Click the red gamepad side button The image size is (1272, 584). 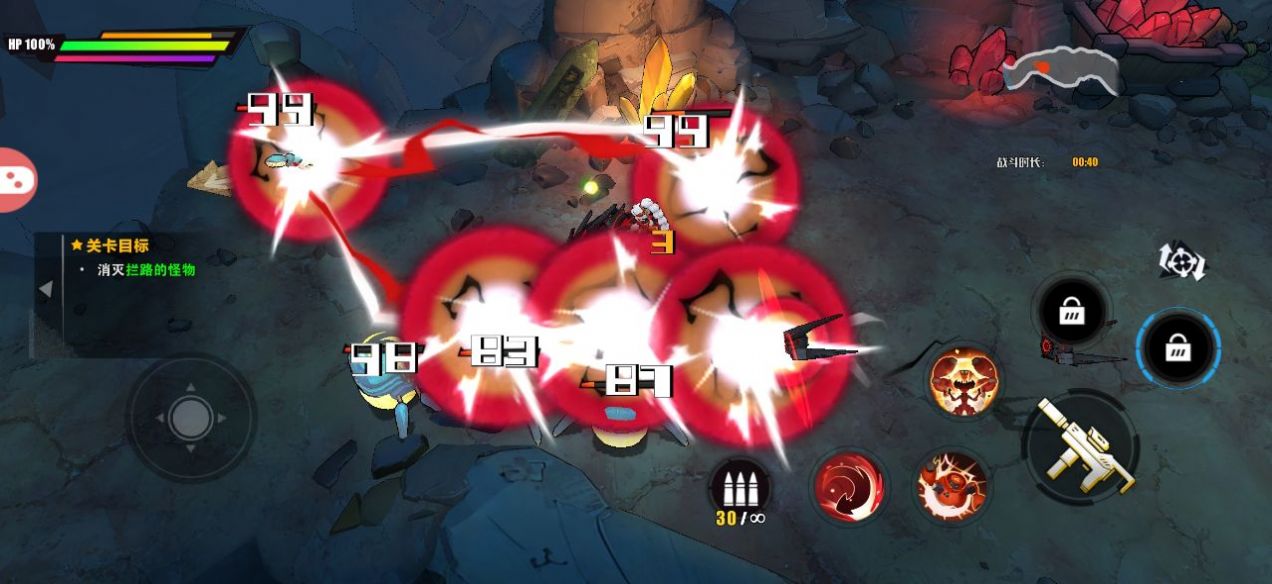[16, 180]
